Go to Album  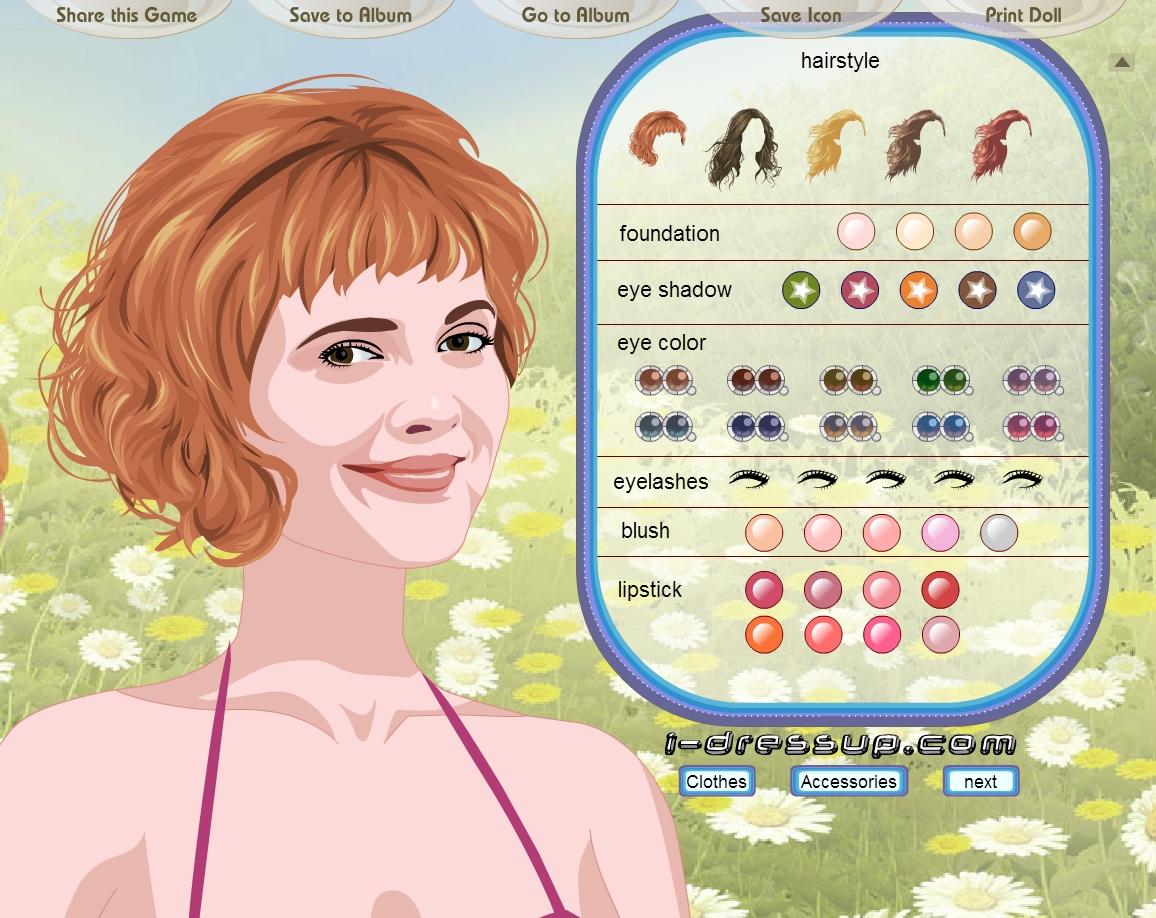click(575, 15)
